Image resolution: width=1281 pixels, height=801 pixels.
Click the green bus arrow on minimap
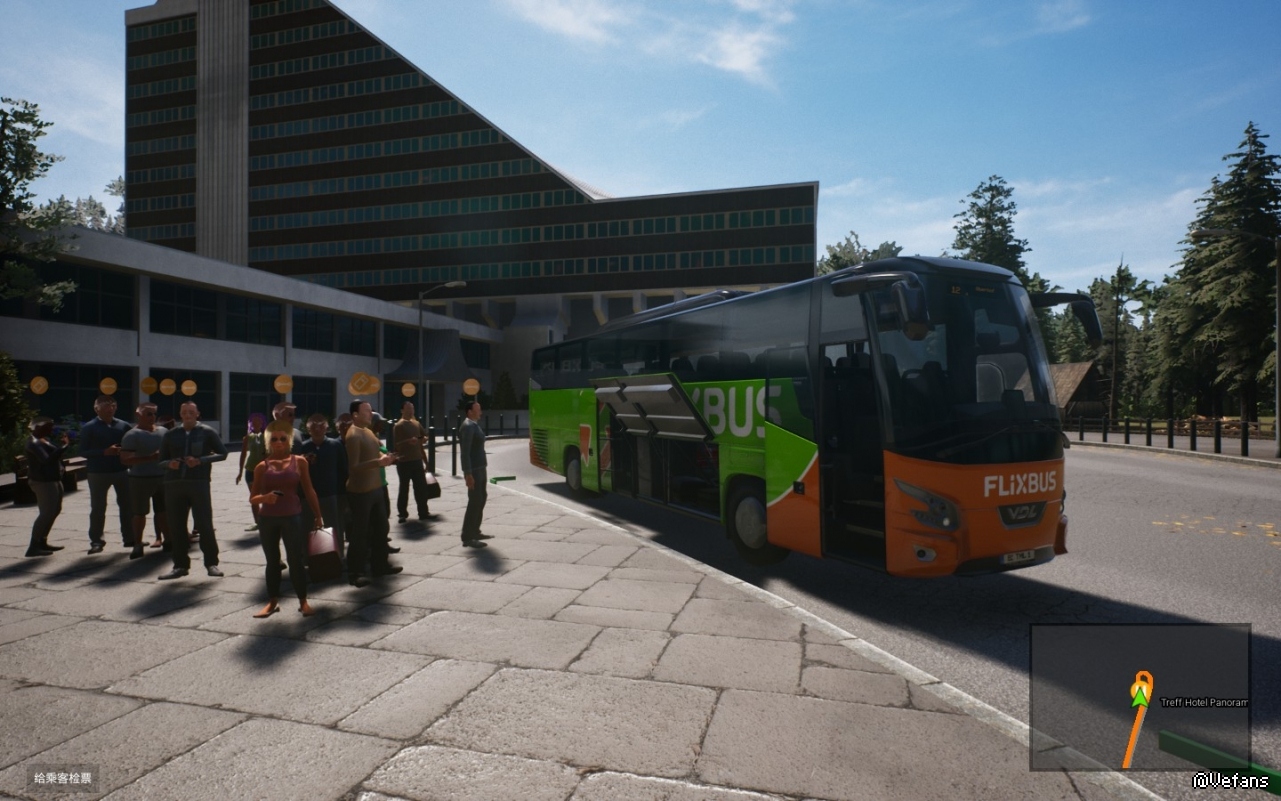(1139, 697)
